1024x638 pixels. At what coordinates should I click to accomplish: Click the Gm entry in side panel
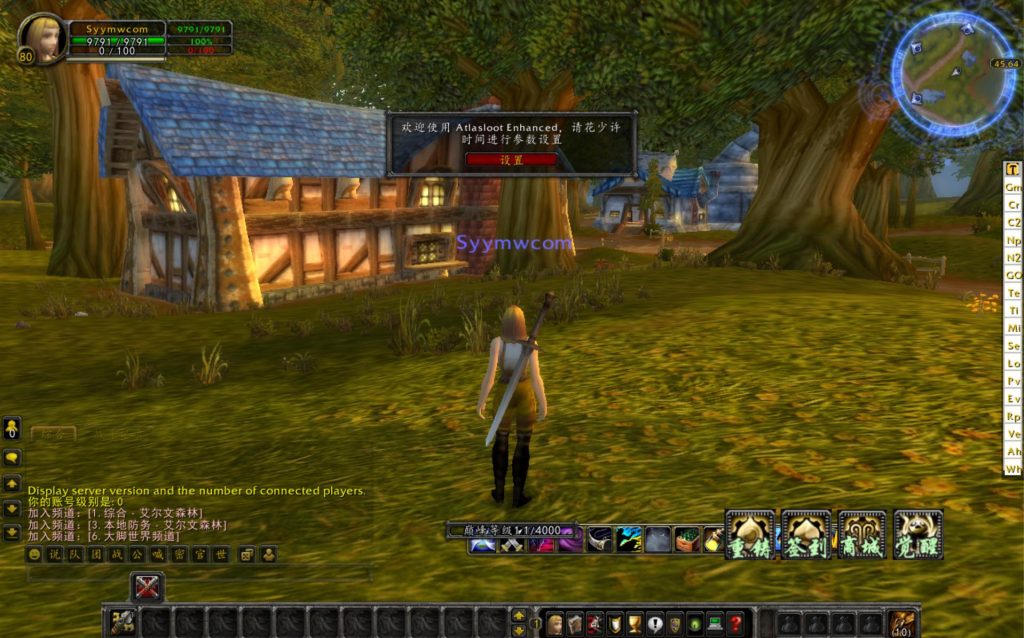pos(1013,187)
